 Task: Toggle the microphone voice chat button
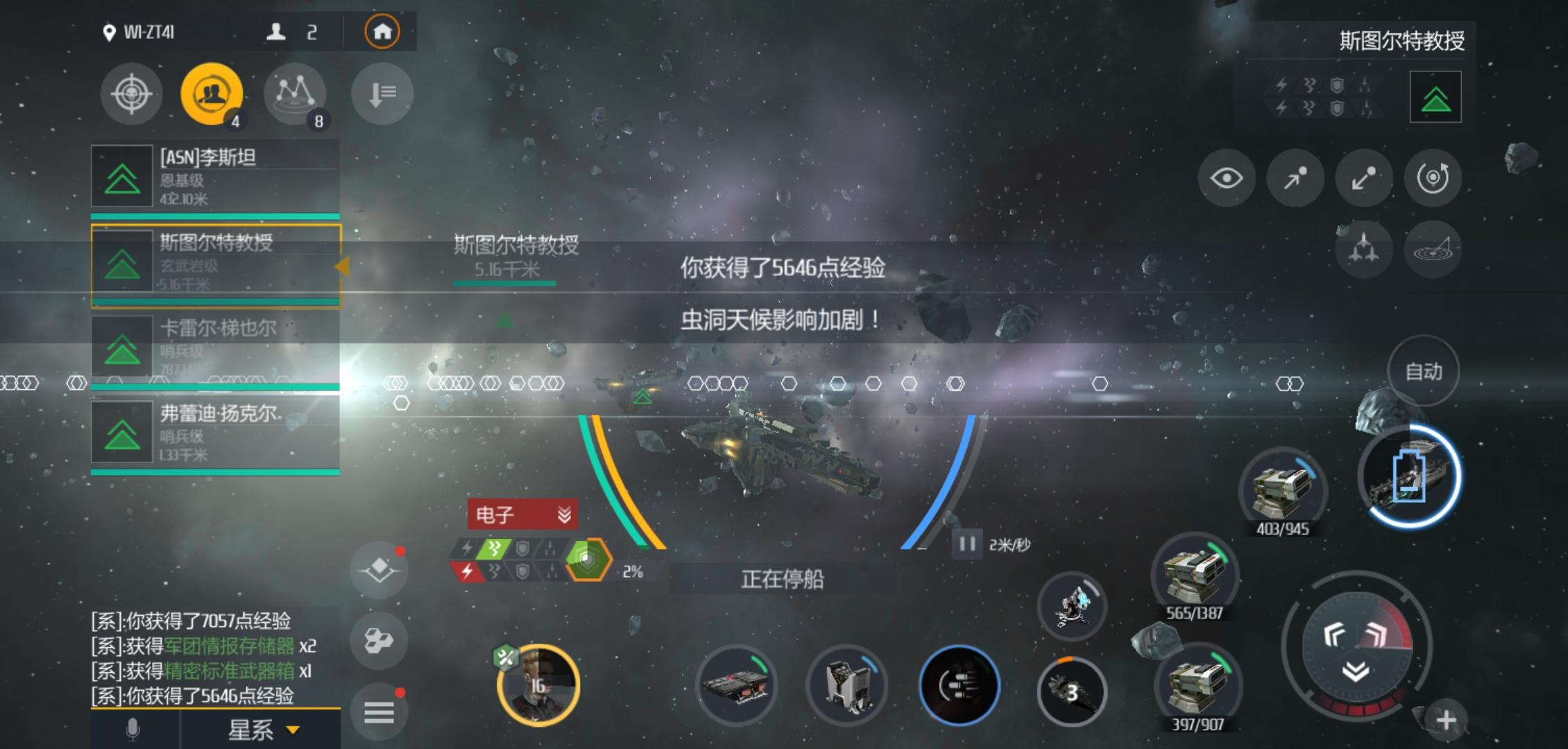point(132,730)
